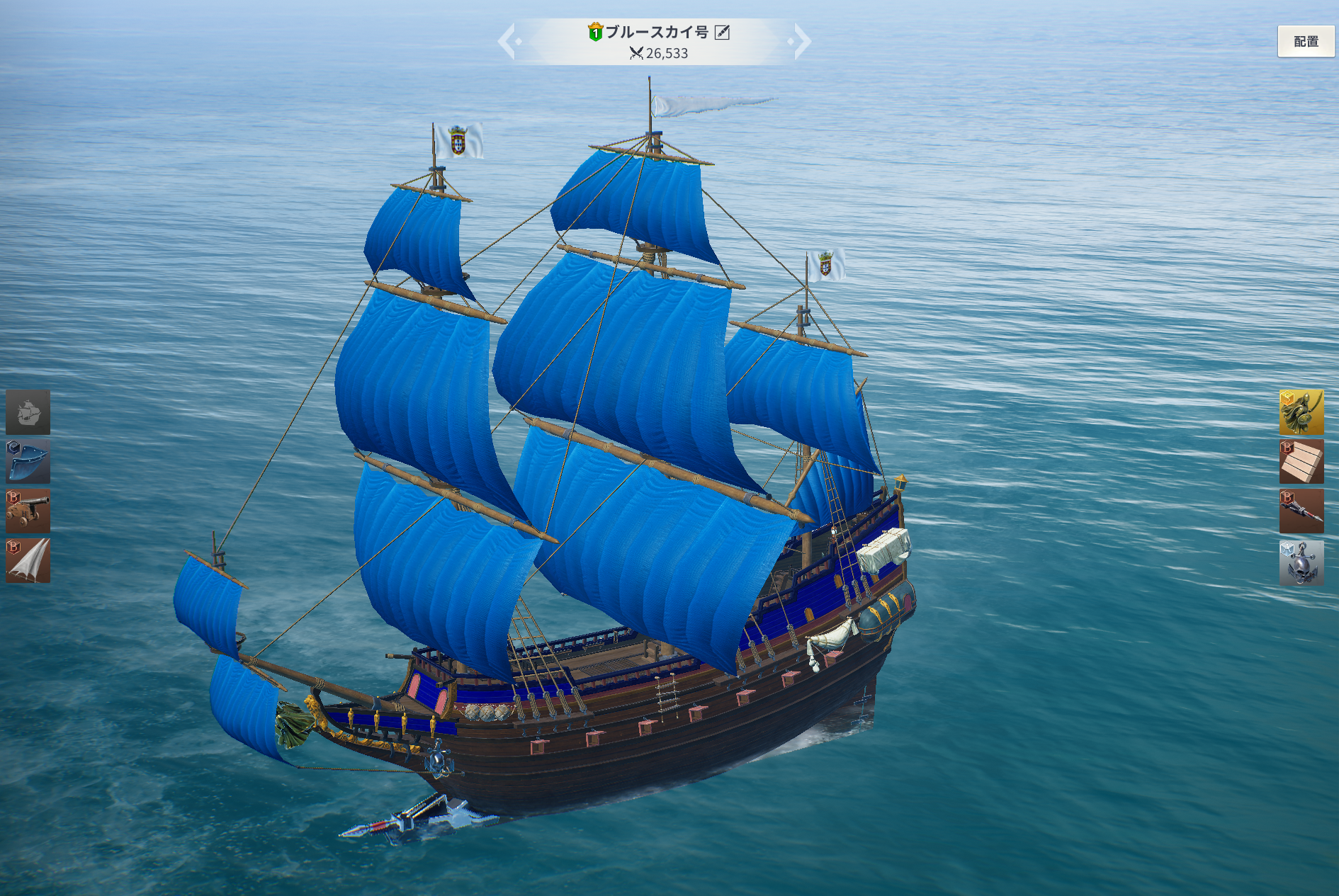Switch to the previous ship with the left arrow
Image resolution: width=1339 pixels, height=896 pixels.
click(x=507, y=41)
